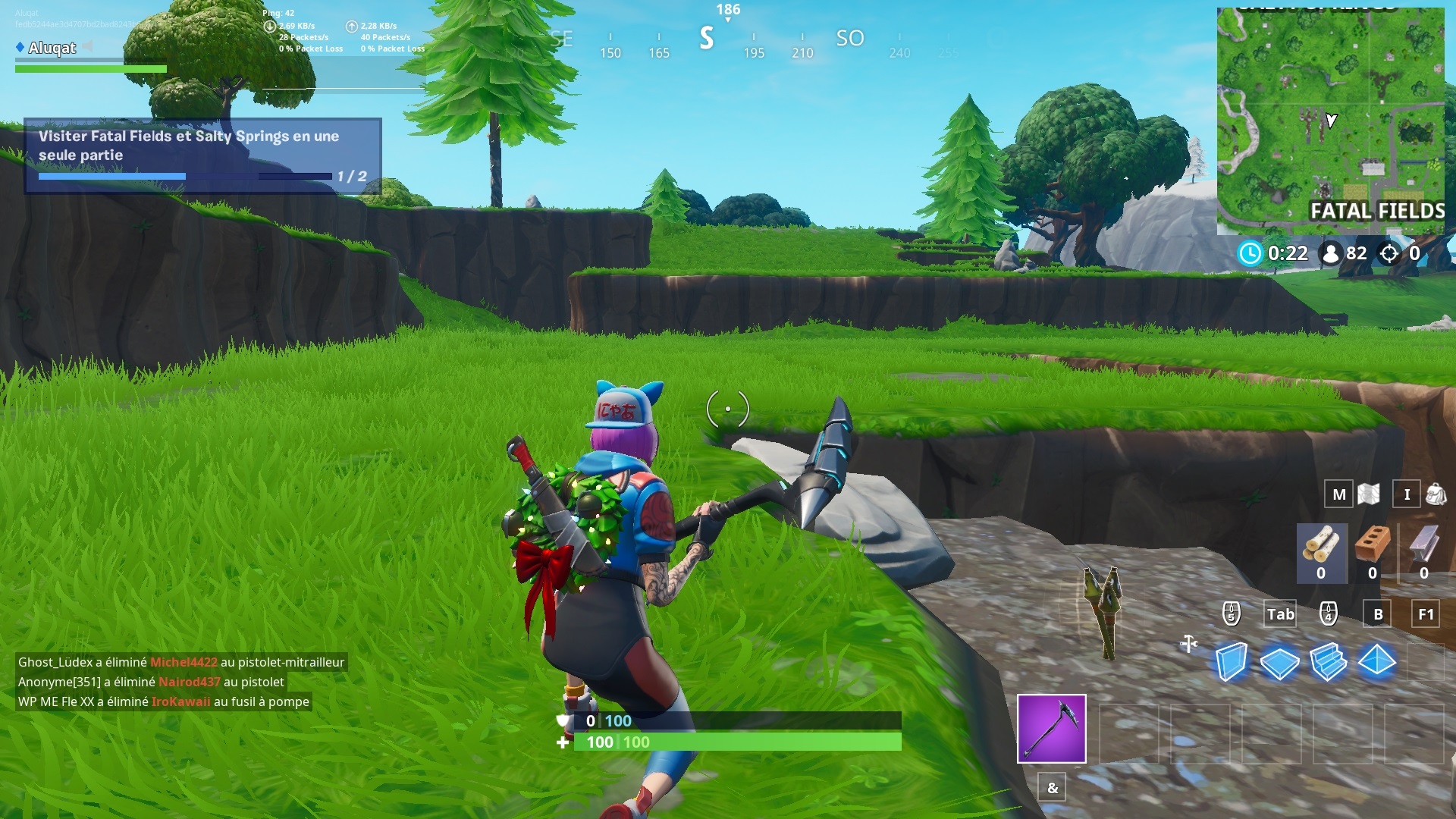Click the F1 emote key prompt
Viewport: 1456px width, 819px height.
[1426, 614]
